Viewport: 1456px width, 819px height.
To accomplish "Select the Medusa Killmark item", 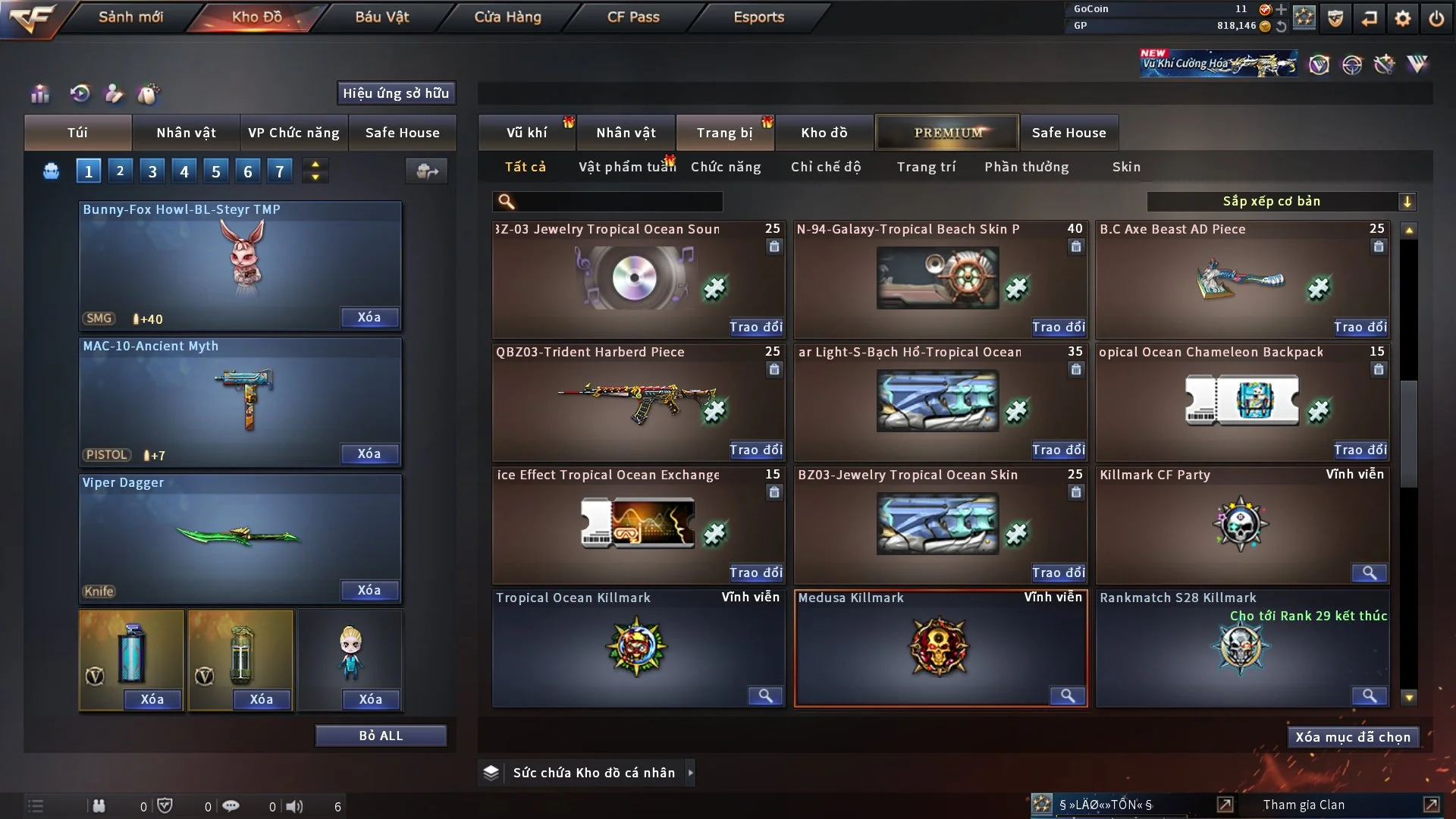I will [940, 648].
